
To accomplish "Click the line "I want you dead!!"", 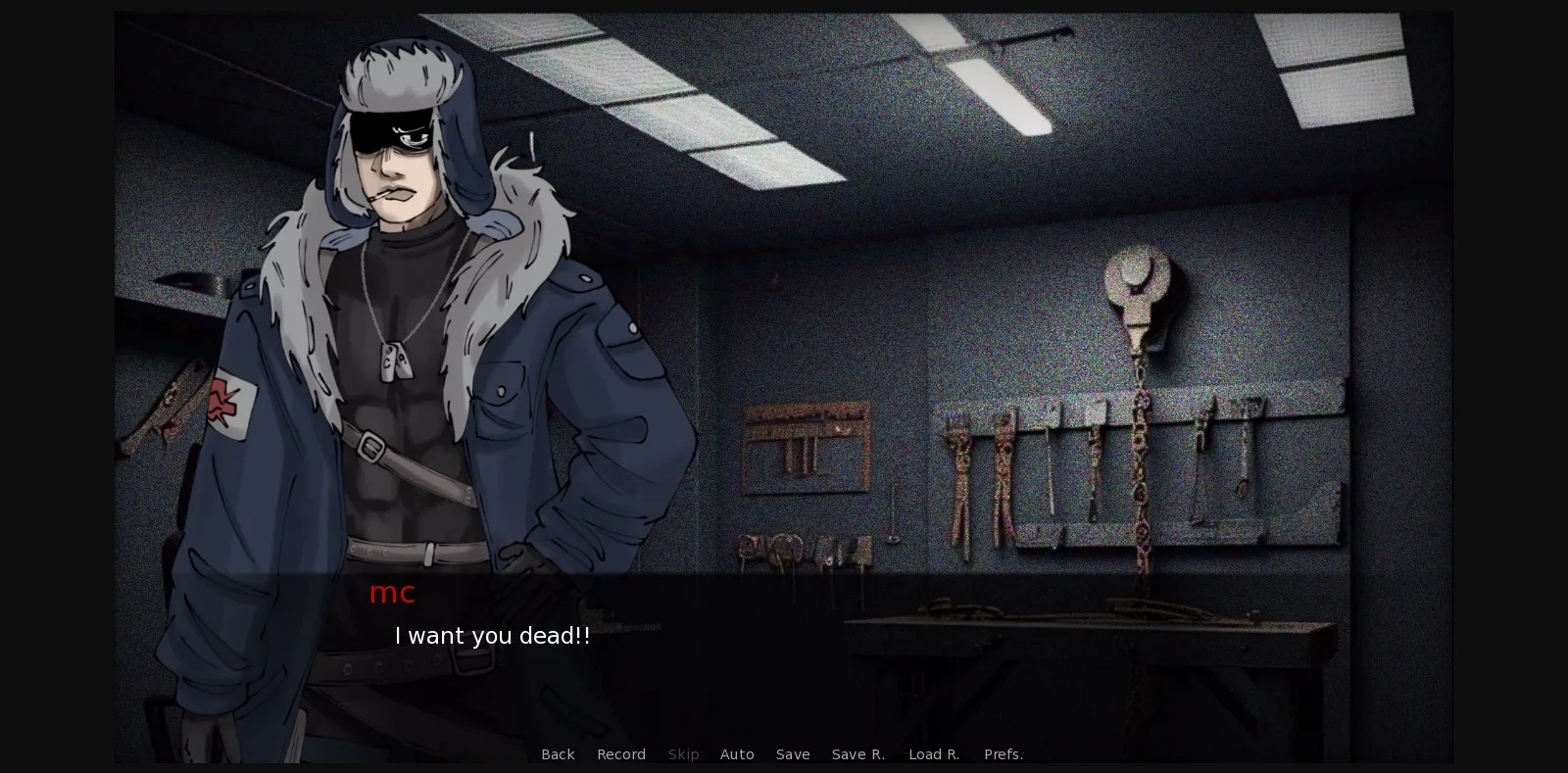I will coord(492,635).
